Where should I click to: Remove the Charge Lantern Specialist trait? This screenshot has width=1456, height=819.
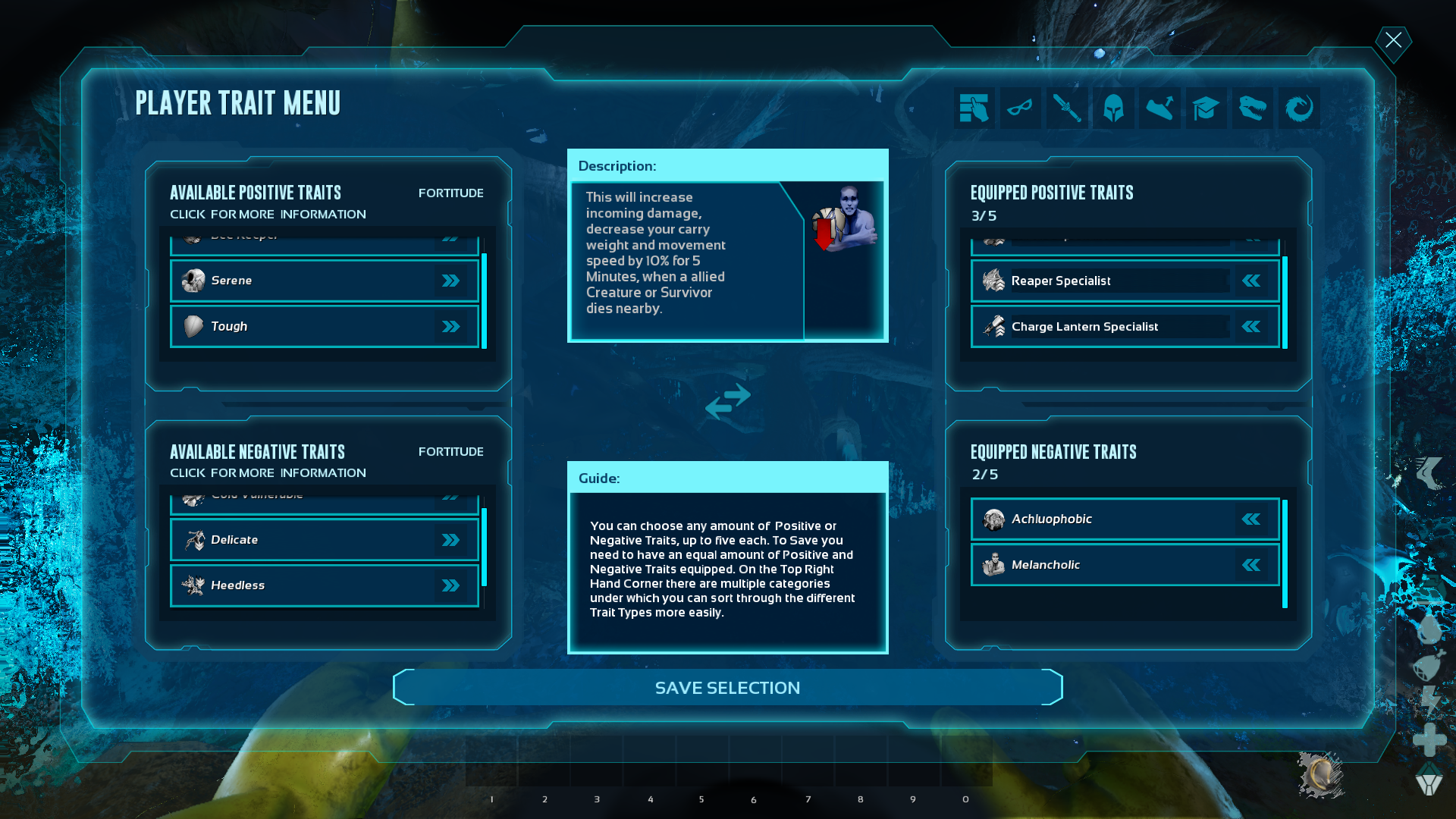coord(1250,326)
